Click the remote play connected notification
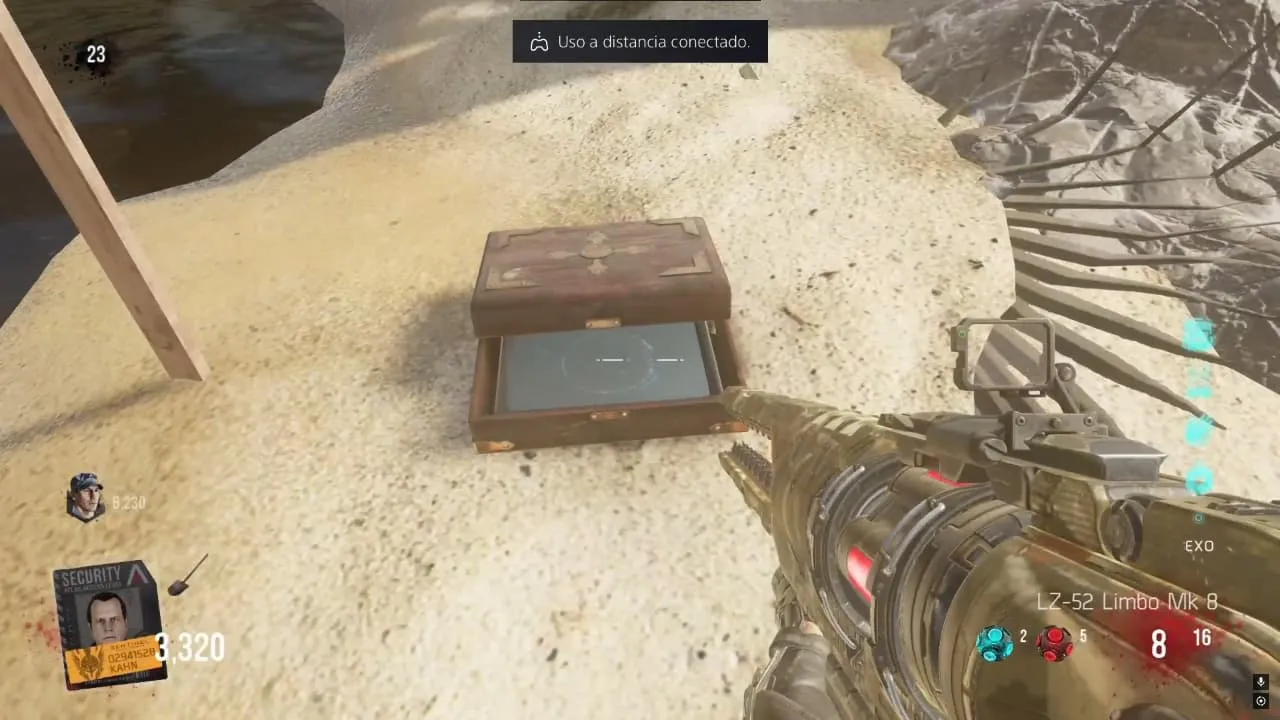1280x720 pixels. tap(640, 42)
